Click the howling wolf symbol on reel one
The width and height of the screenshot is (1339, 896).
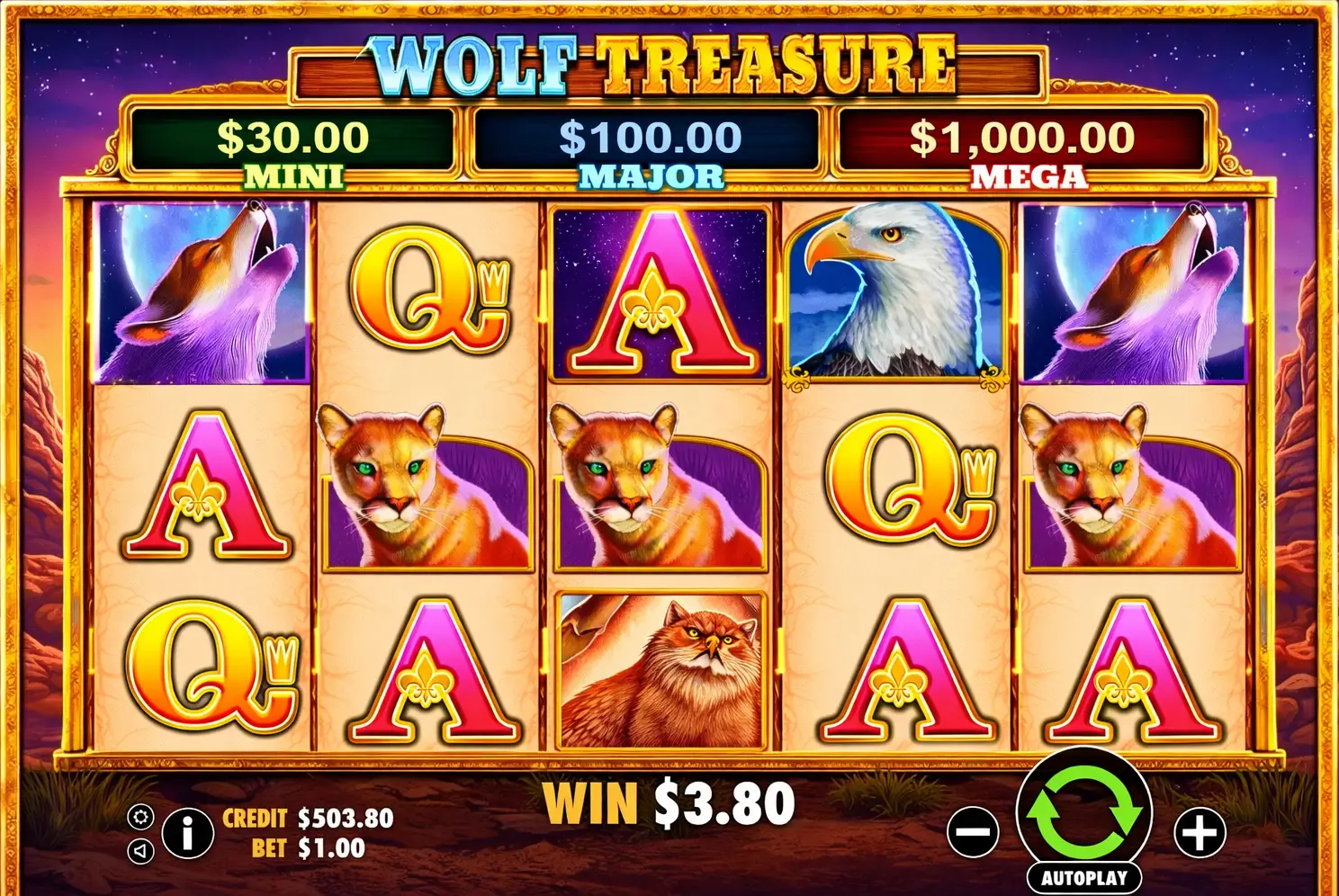click(x=200, y=288)
